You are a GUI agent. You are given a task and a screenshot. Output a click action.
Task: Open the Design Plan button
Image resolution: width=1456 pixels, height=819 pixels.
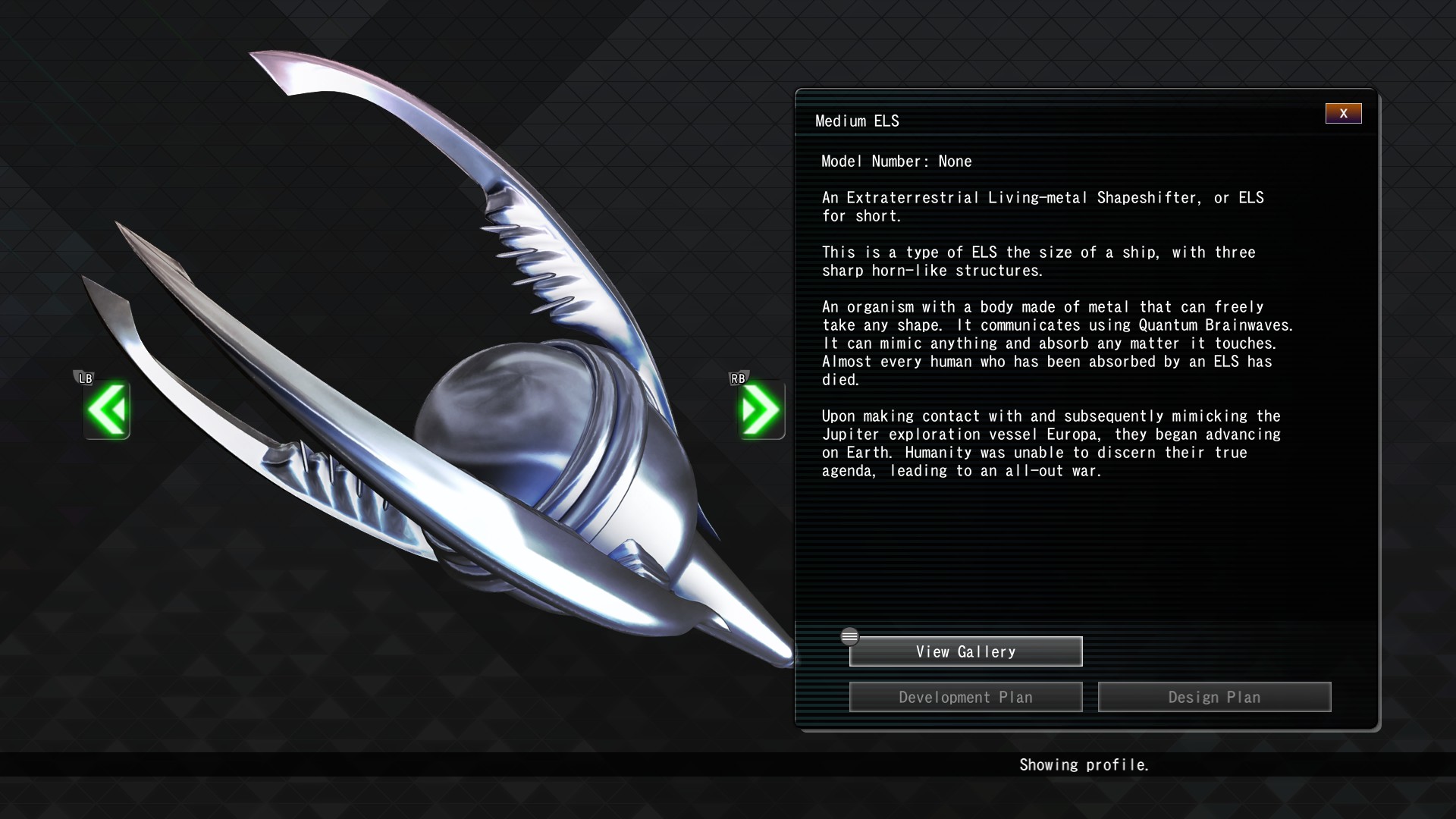(x=1214, y=697)
